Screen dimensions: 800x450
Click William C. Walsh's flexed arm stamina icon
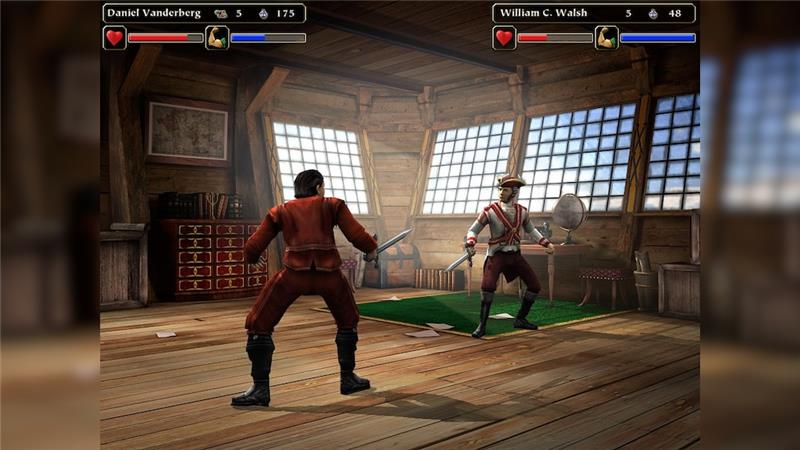click(606, 38)
